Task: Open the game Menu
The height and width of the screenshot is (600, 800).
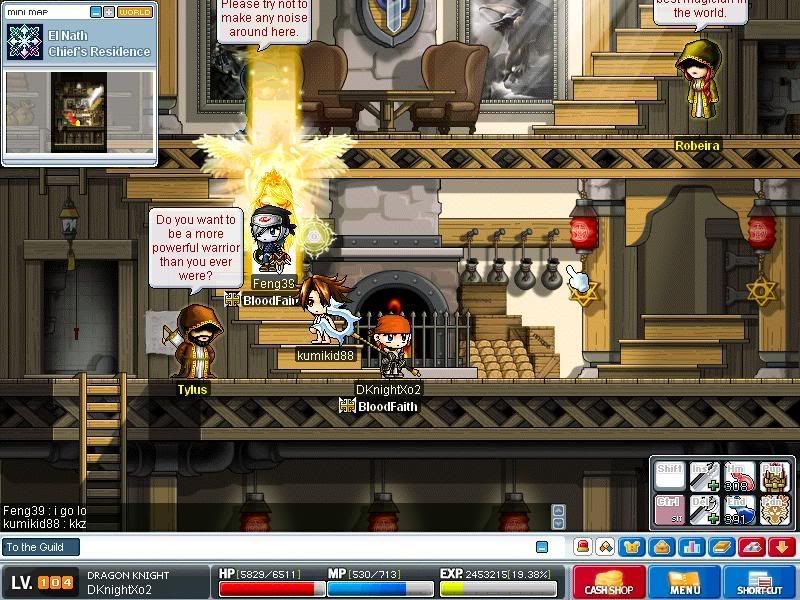Action: point(685,582)
